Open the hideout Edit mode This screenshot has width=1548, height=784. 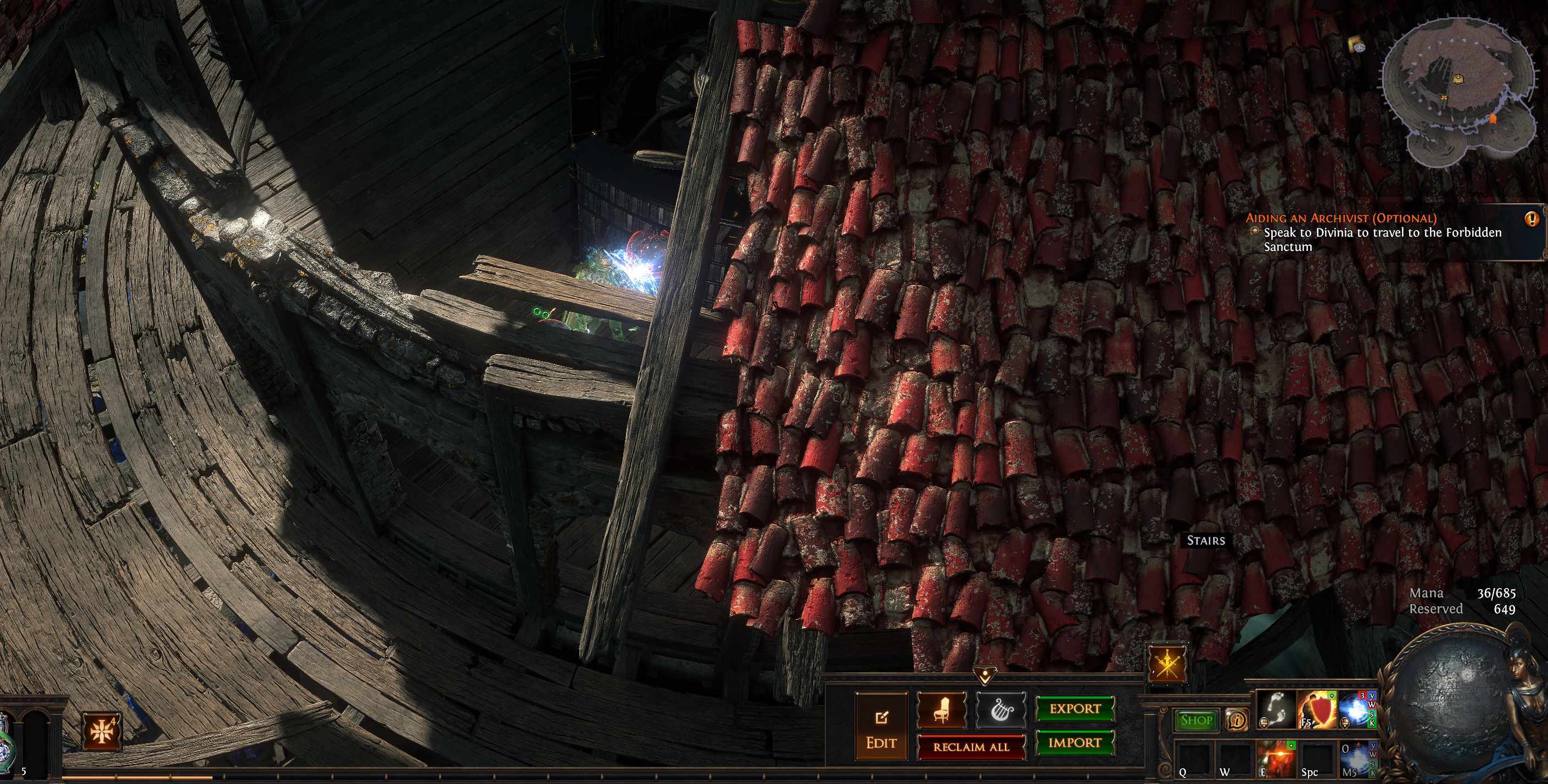(881, 727)
